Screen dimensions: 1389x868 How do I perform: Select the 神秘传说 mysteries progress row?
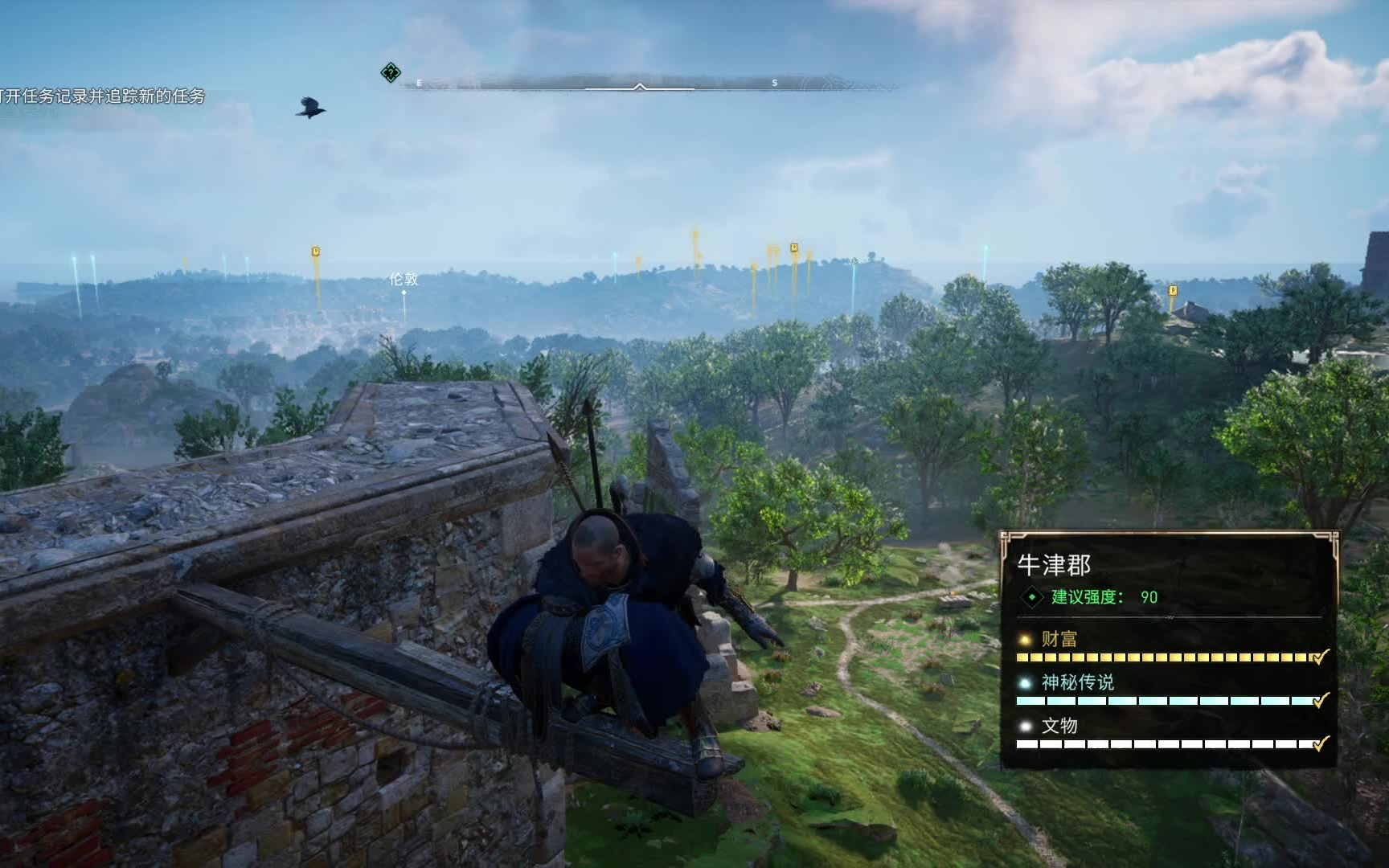(1170, 691)
